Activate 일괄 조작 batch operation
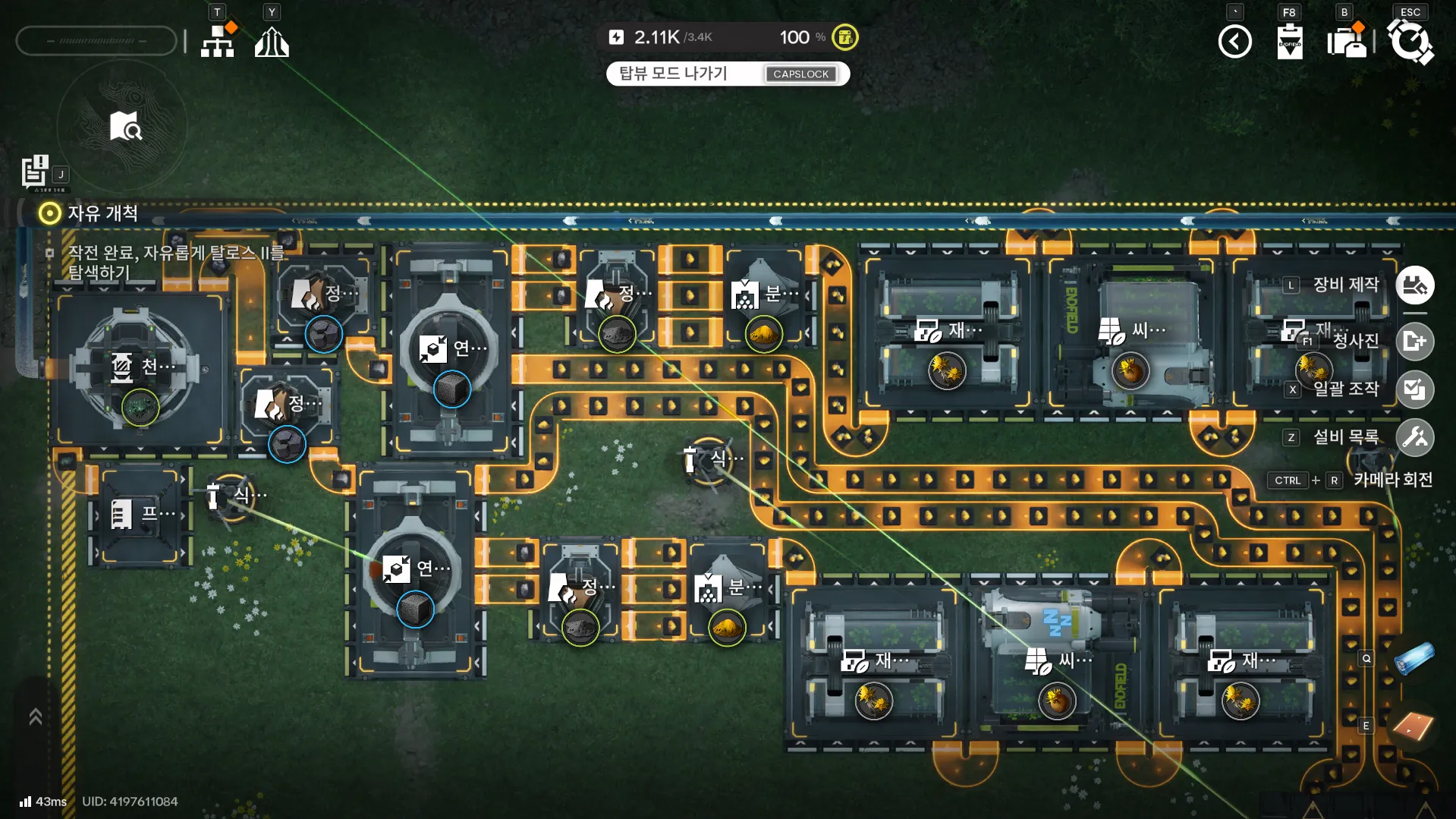Viewport: 1456px width, 819px height. pos(1414,389)
